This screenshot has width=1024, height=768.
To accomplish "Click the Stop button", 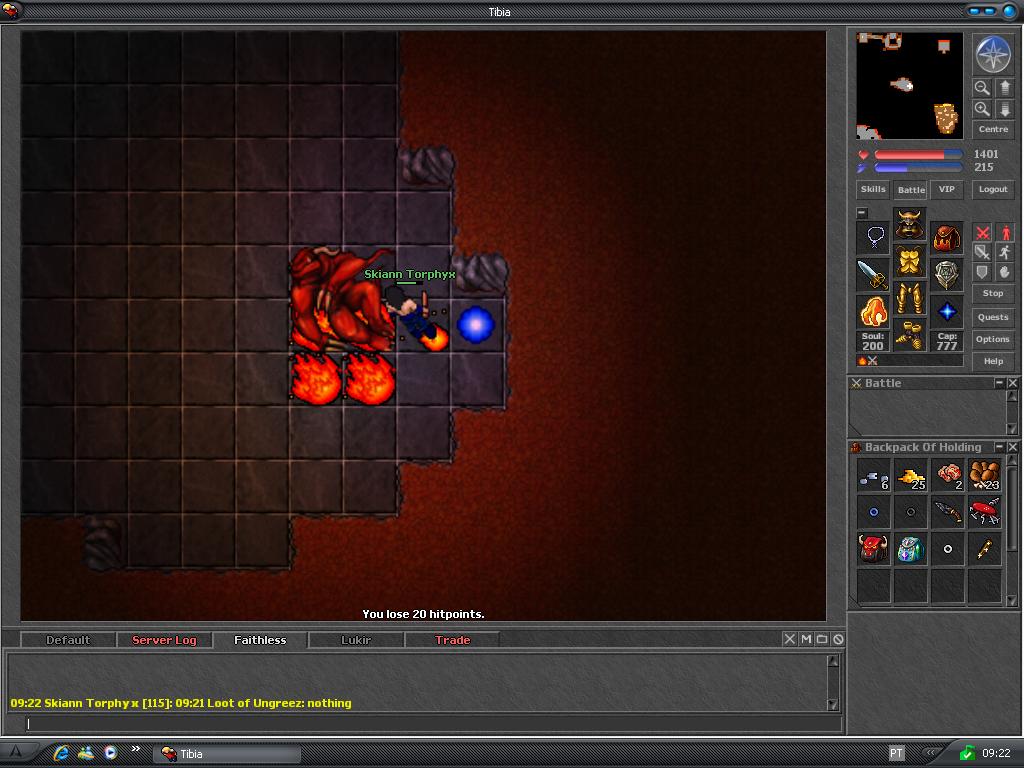I will tap(993, 293).
